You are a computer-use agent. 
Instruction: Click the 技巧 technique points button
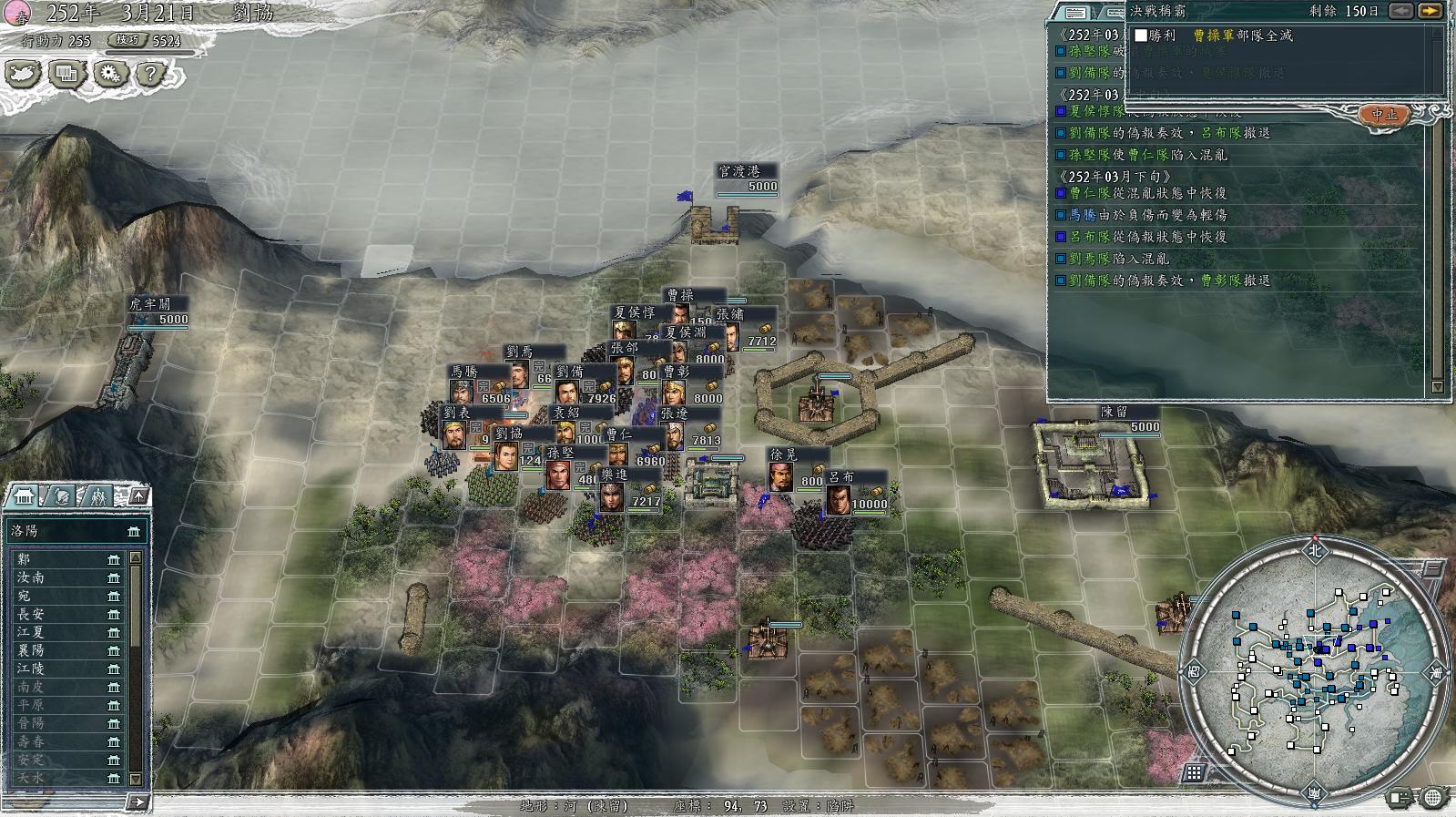[127, 40]
